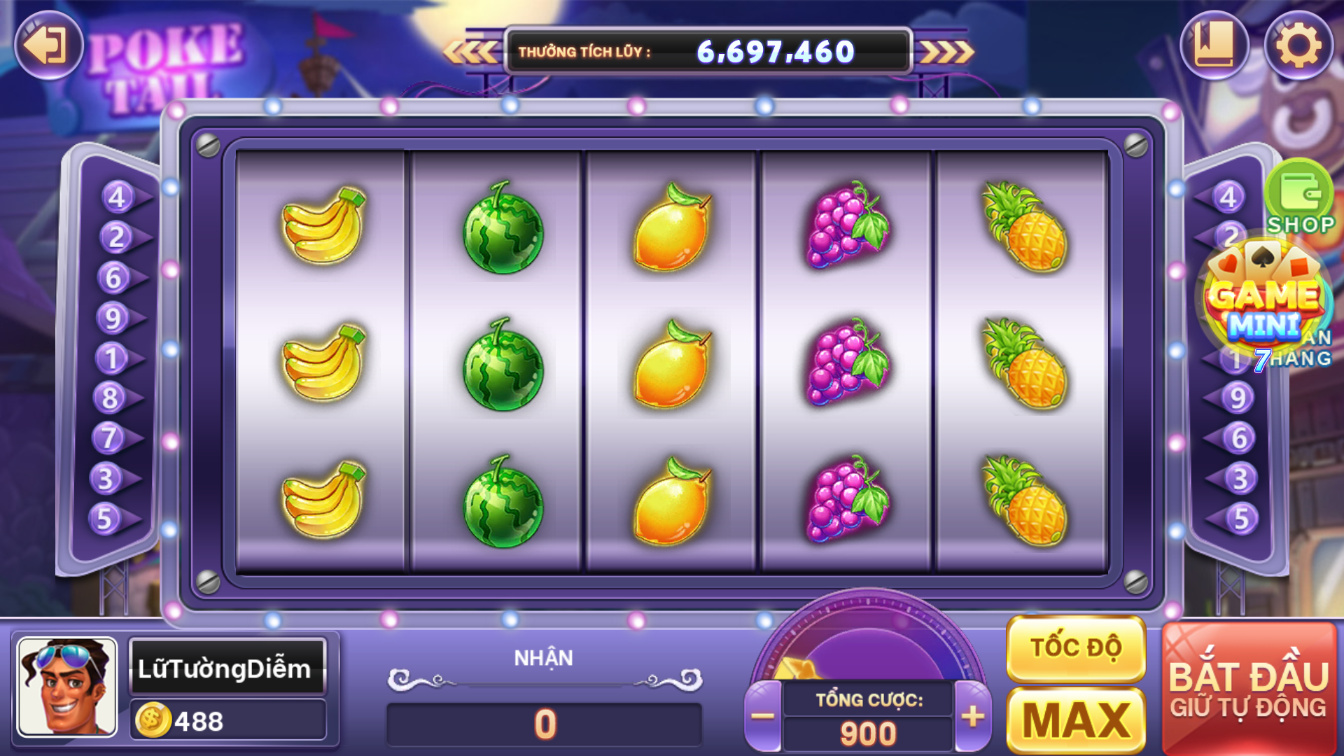Select payline 7 on the left panel
1344x756 pixels.
point(108,438)
